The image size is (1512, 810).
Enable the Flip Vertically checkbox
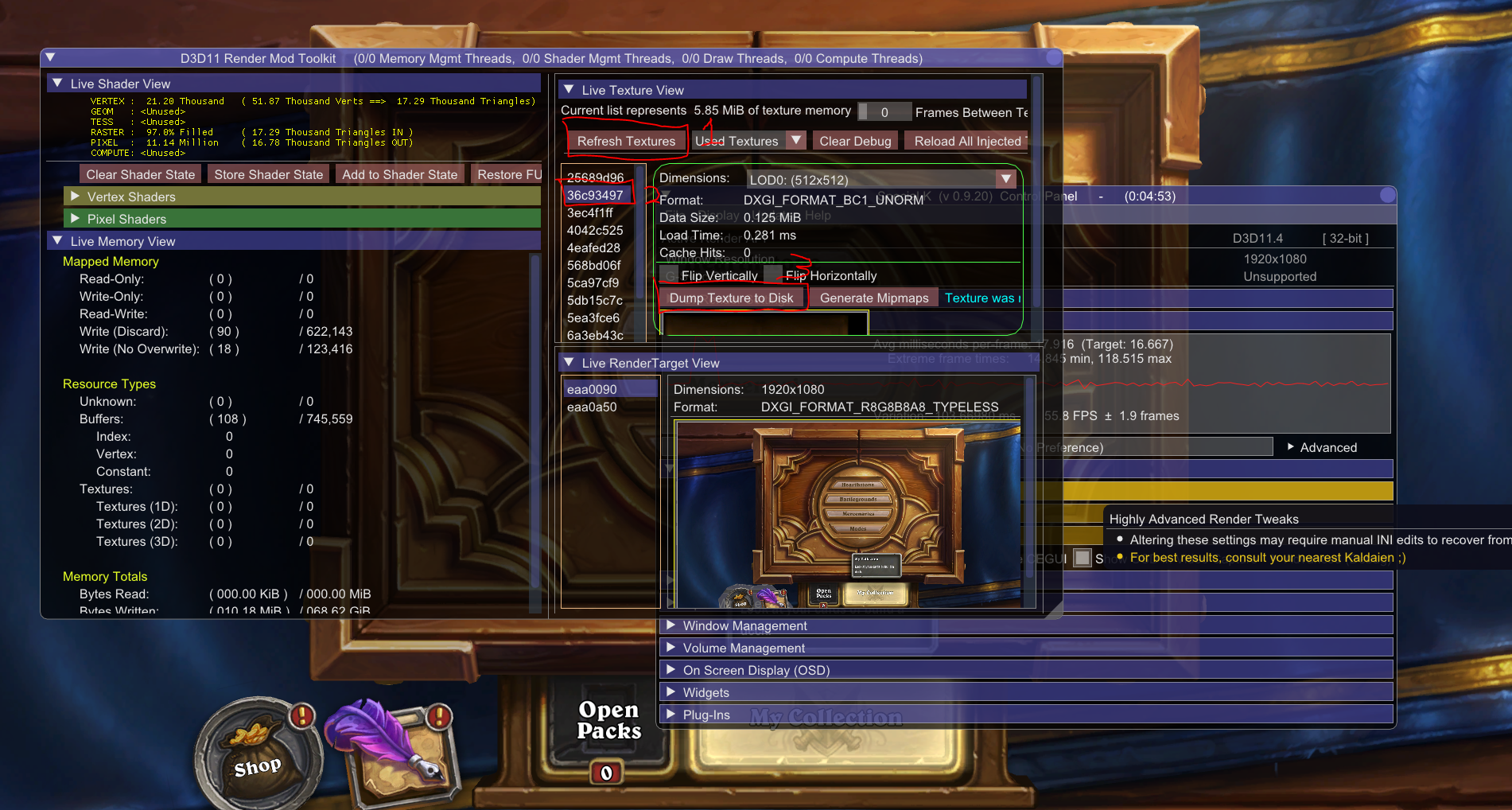(x=670, y=274)
